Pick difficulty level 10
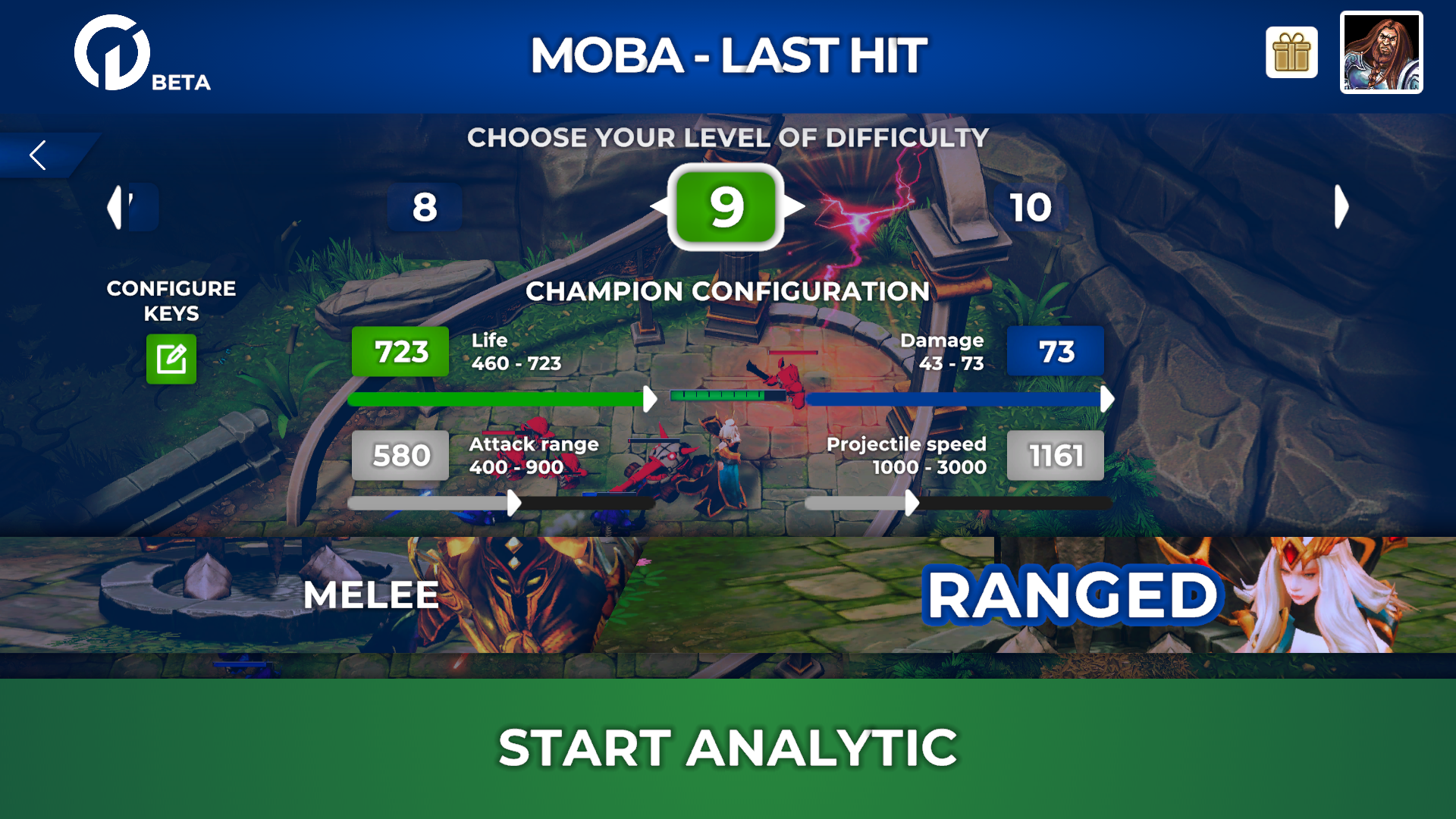Viewport: 1456px width, 819px height. pos(1030,207)
